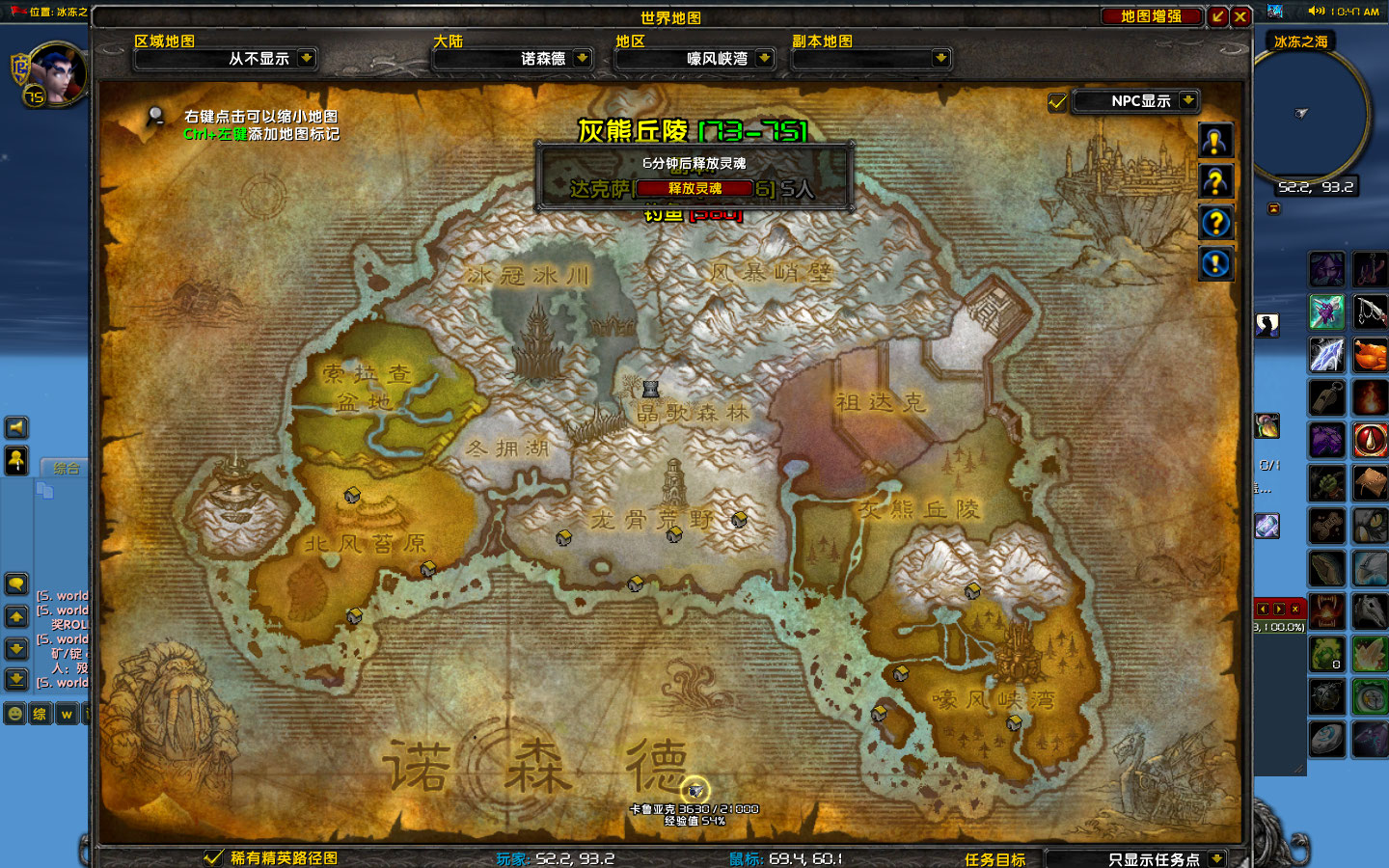
Task: Toggle the 稀有精英路径图 checkbox
Action: pyautogui.click(x=214, y=857)
